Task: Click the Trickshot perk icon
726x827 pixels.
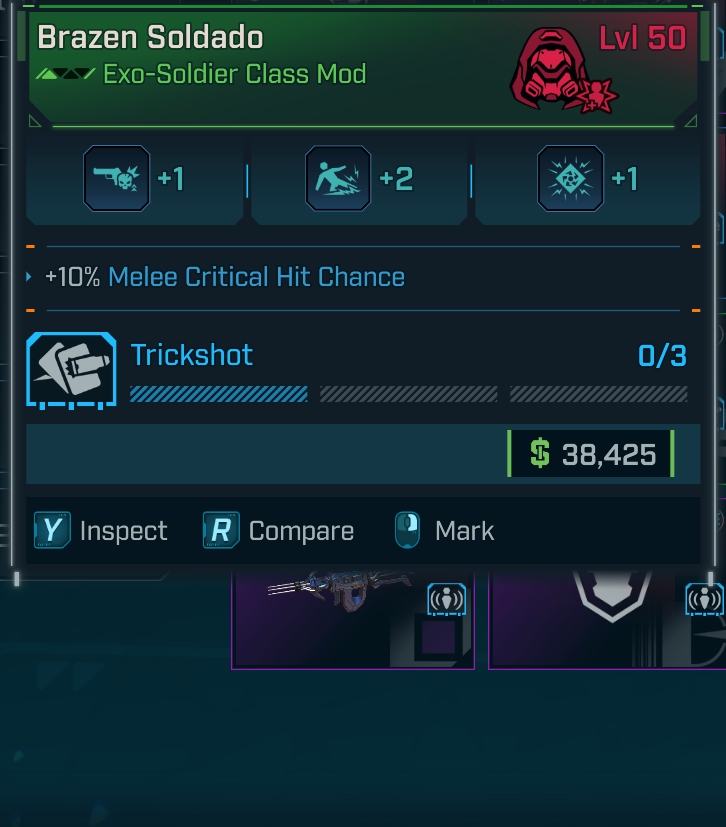Action: pos(71,369)
